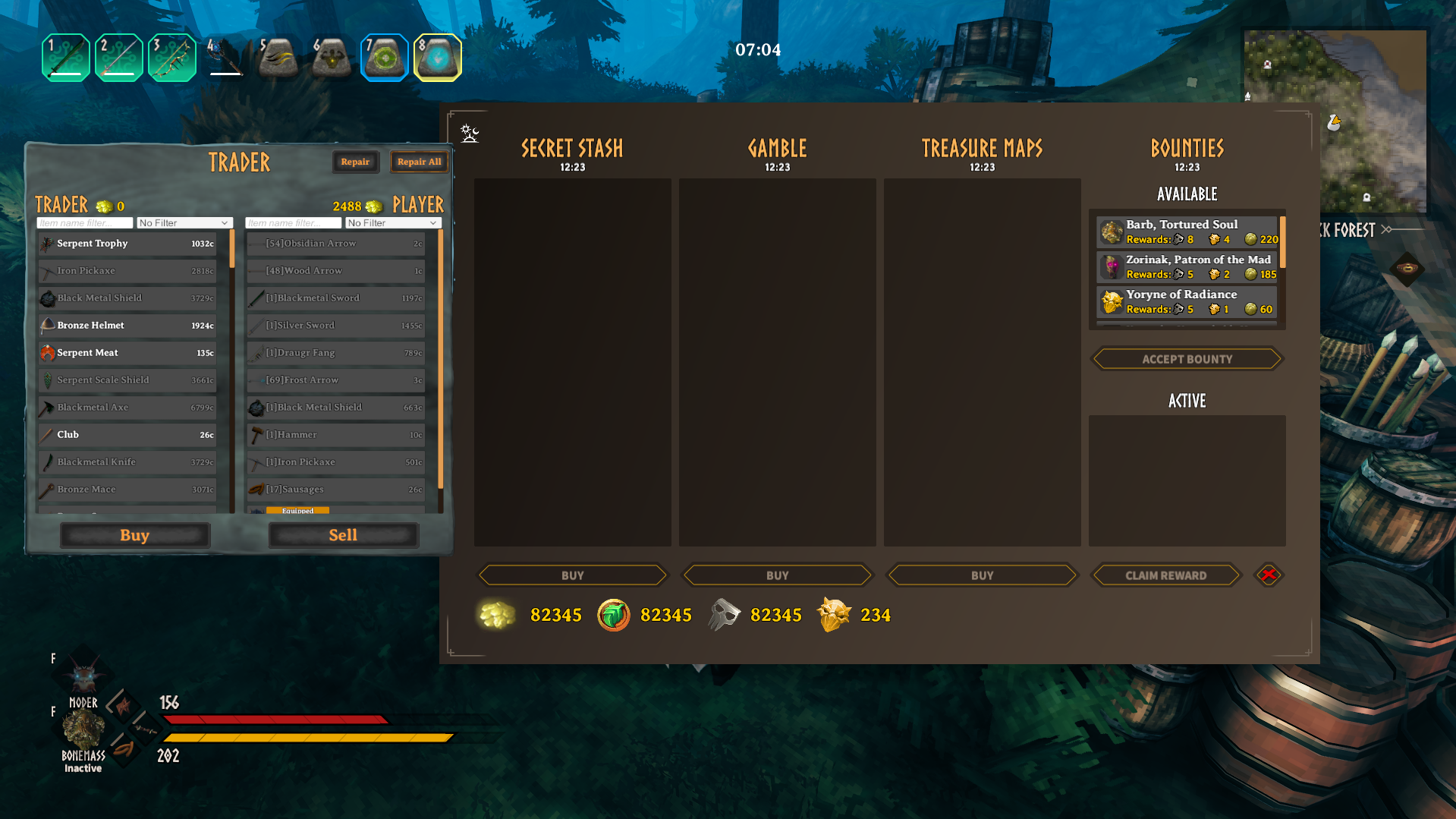The height and width of the screenshot is (819, 1456).
Task: Click the green gem currency icon
Action: (613, 615)
